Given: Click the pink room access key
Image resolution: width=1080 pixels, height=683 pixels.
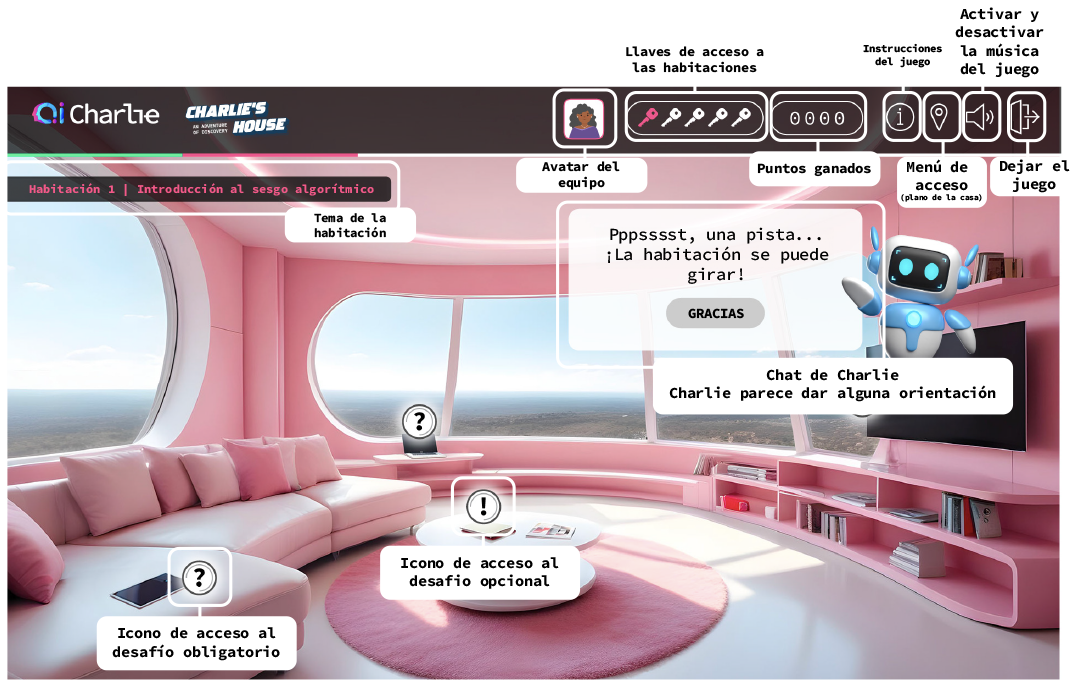Looking at the screenshot, I should [648, 118].
